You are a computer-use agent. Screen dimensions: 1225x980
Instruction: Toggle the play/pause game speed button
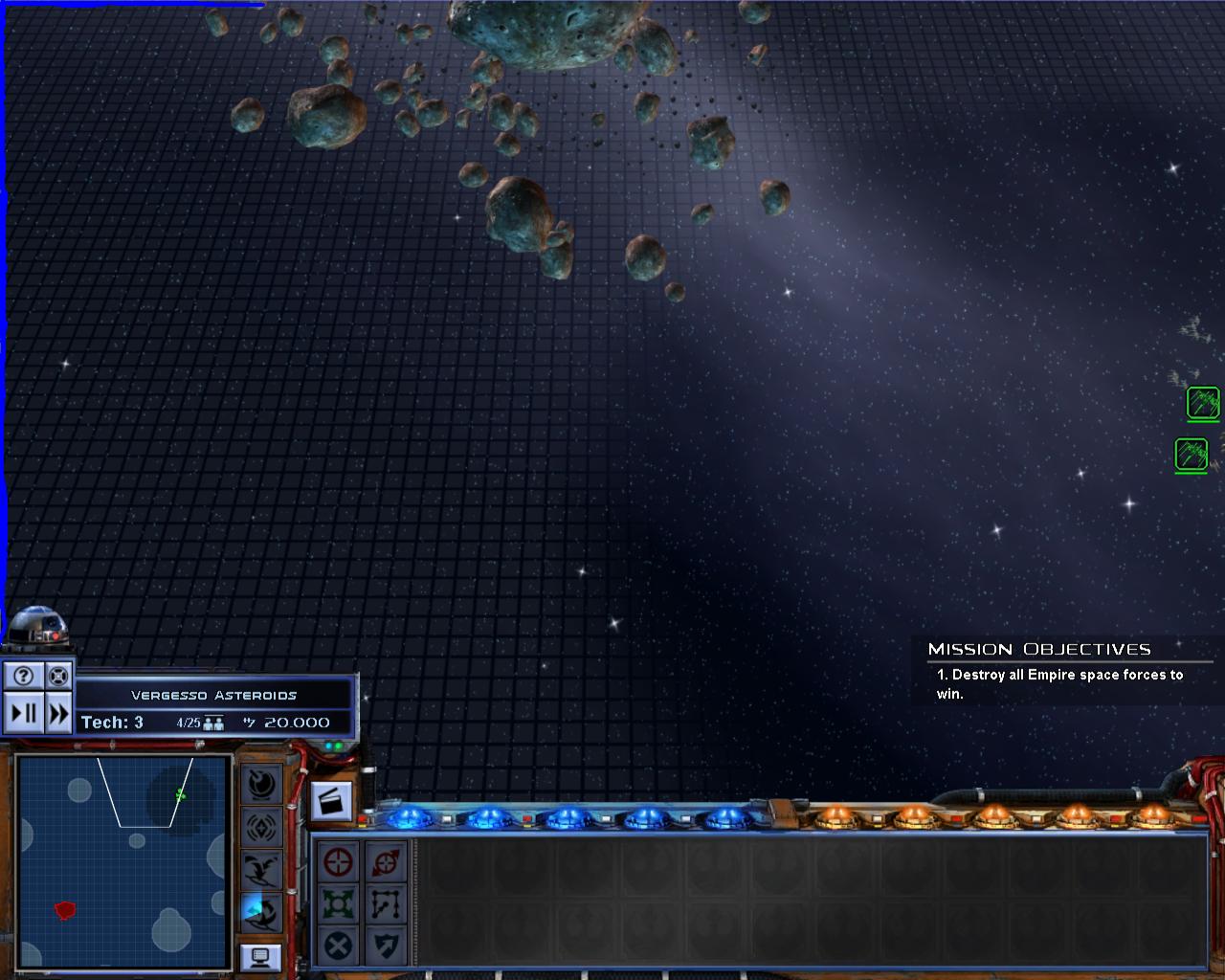(x=24, y=713)
